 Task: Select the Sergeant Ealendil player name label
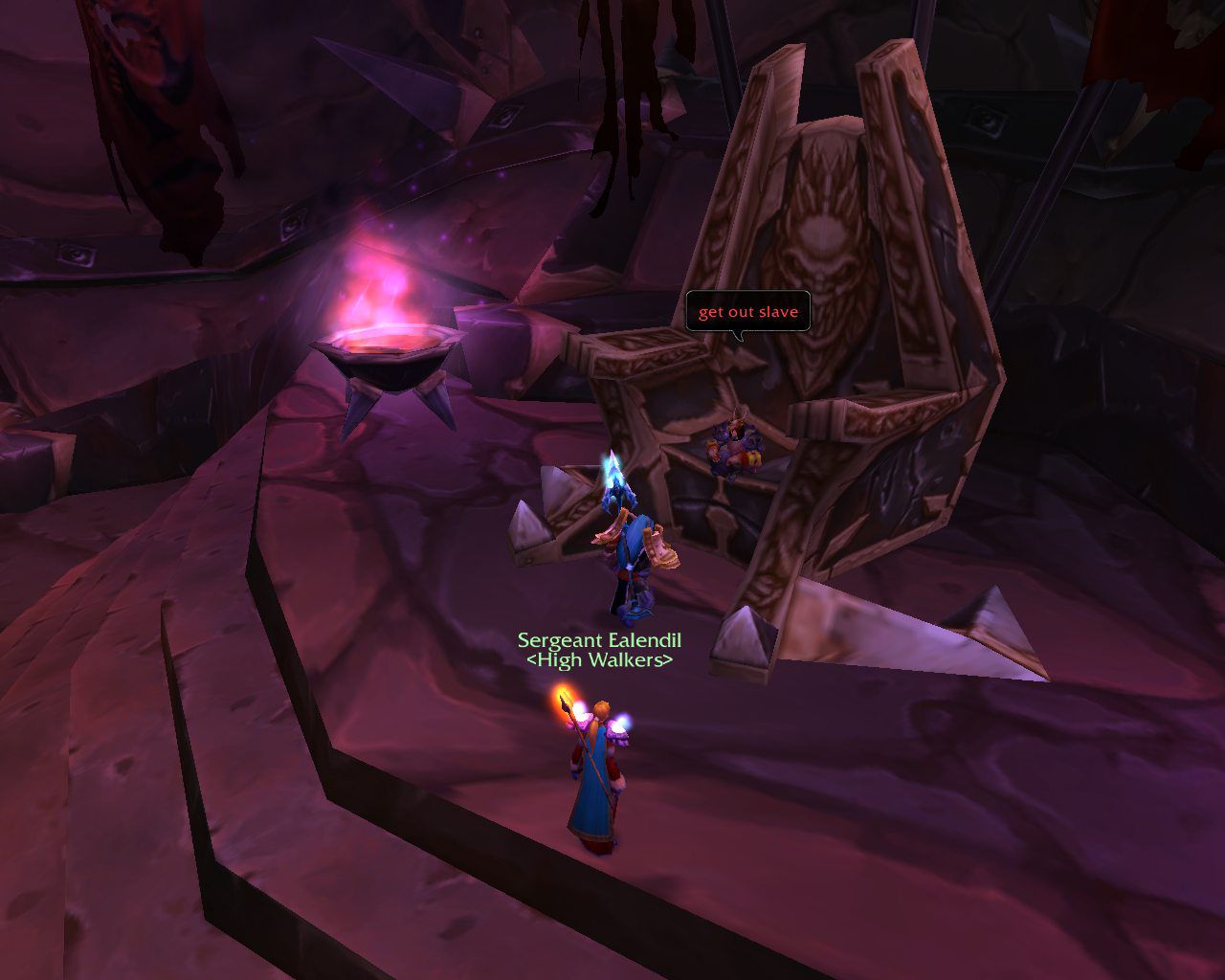pyautogui.click(x=599, y=640)
